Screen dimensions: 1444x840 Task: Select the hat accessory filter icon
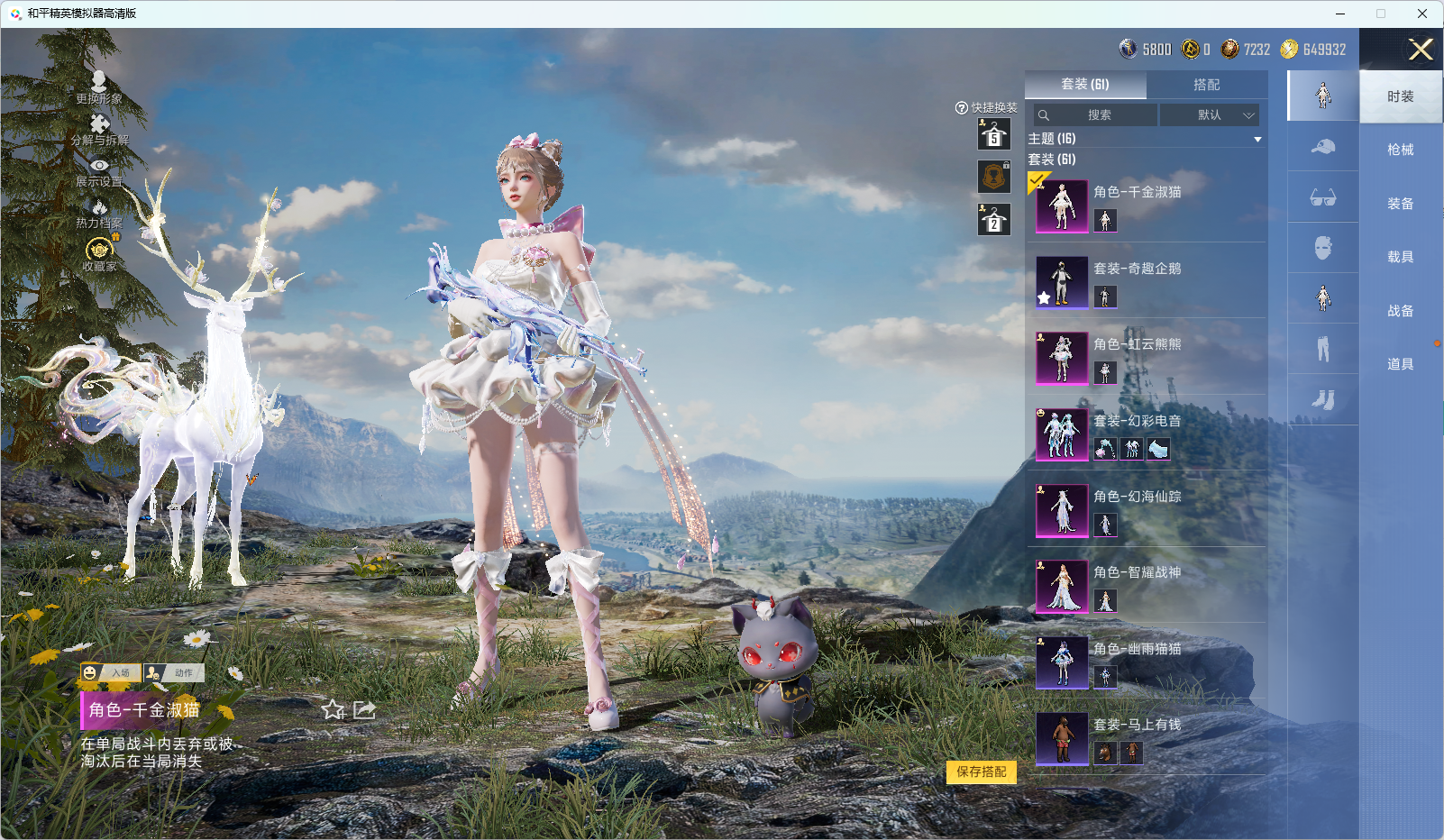(x=1322, y=147)
